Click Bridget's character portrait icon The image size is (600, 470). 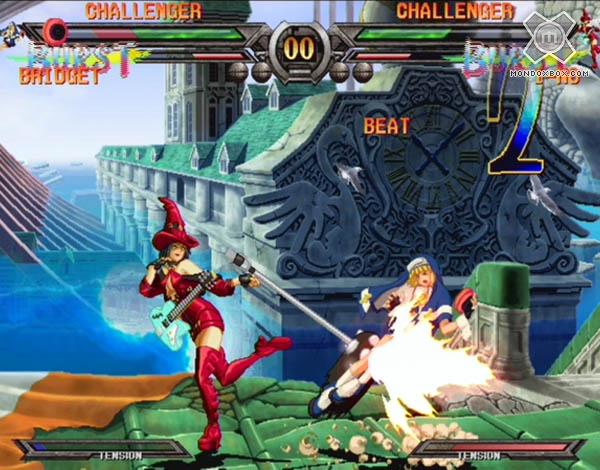tap(11, 35)
